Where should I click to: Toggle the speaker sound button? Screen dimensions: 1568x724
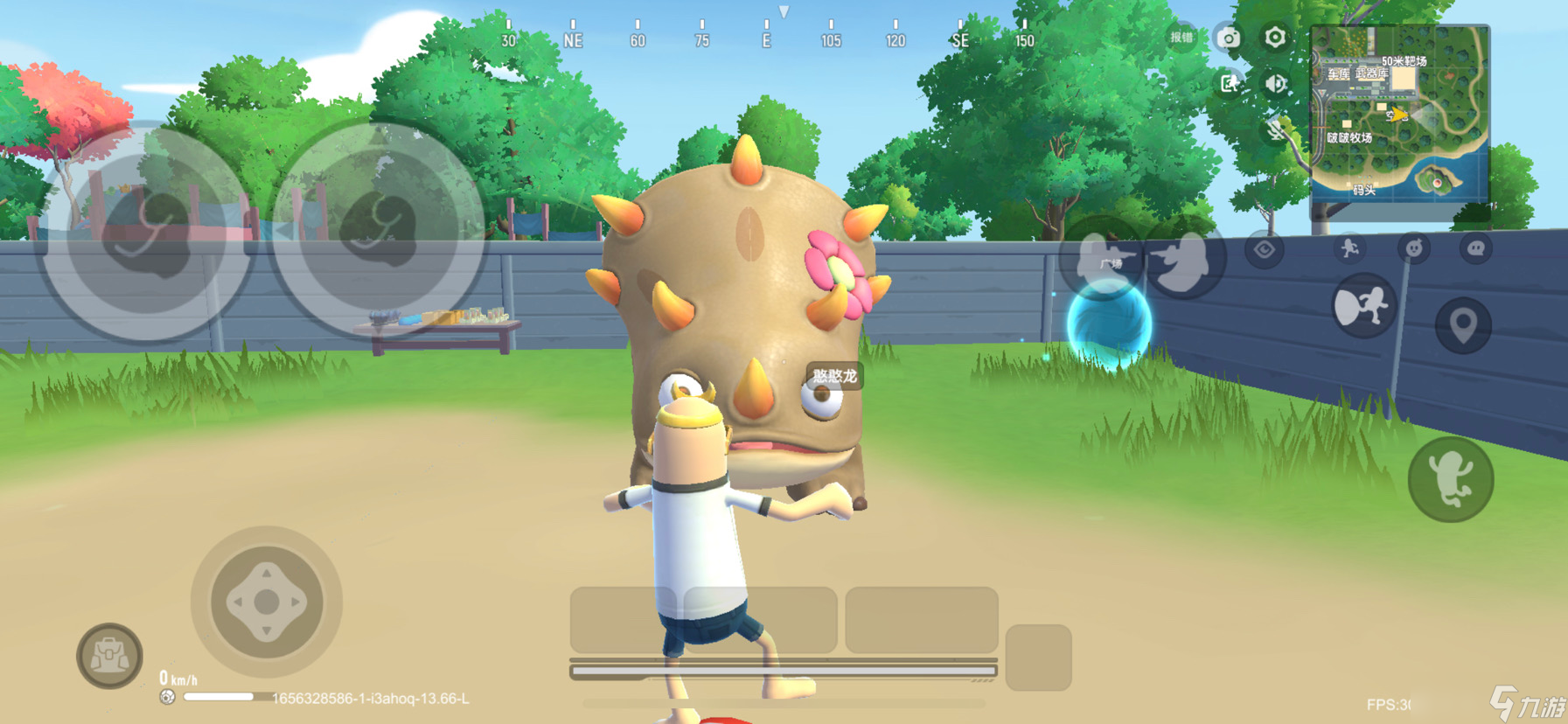click(1275, 83)
